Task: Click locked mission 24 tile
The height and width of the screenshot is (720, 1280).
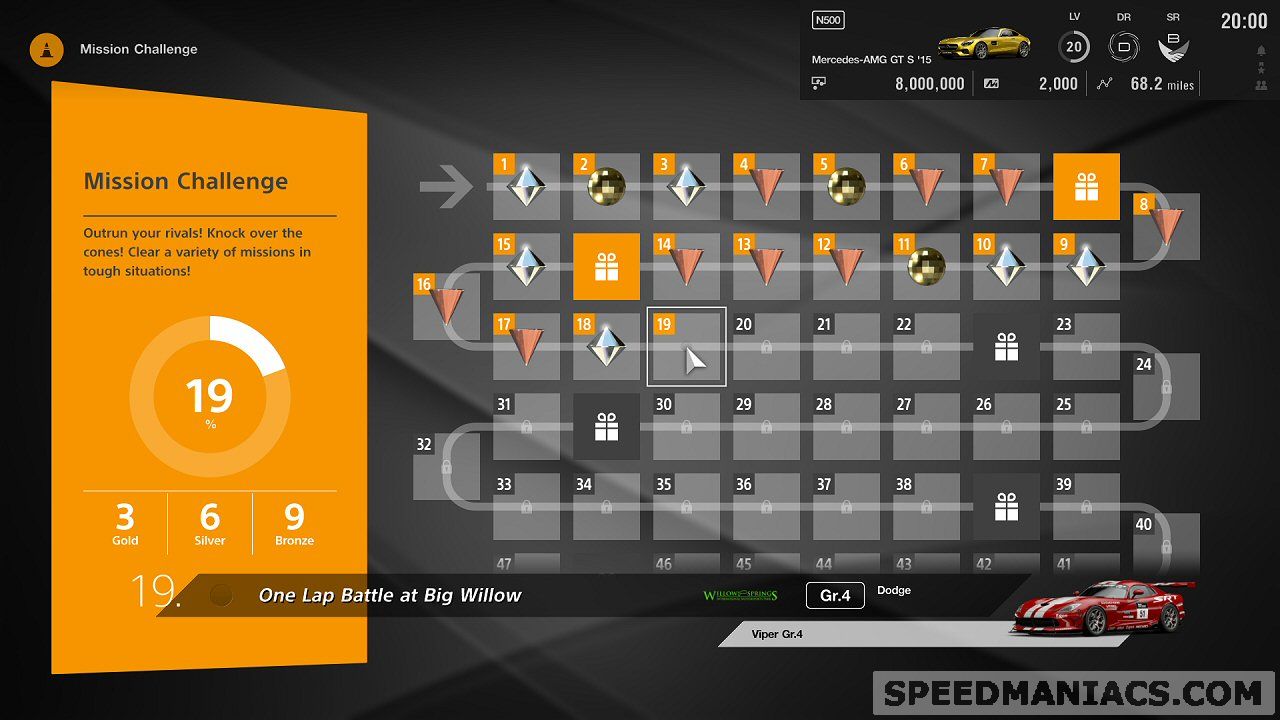Action: 1166,386
